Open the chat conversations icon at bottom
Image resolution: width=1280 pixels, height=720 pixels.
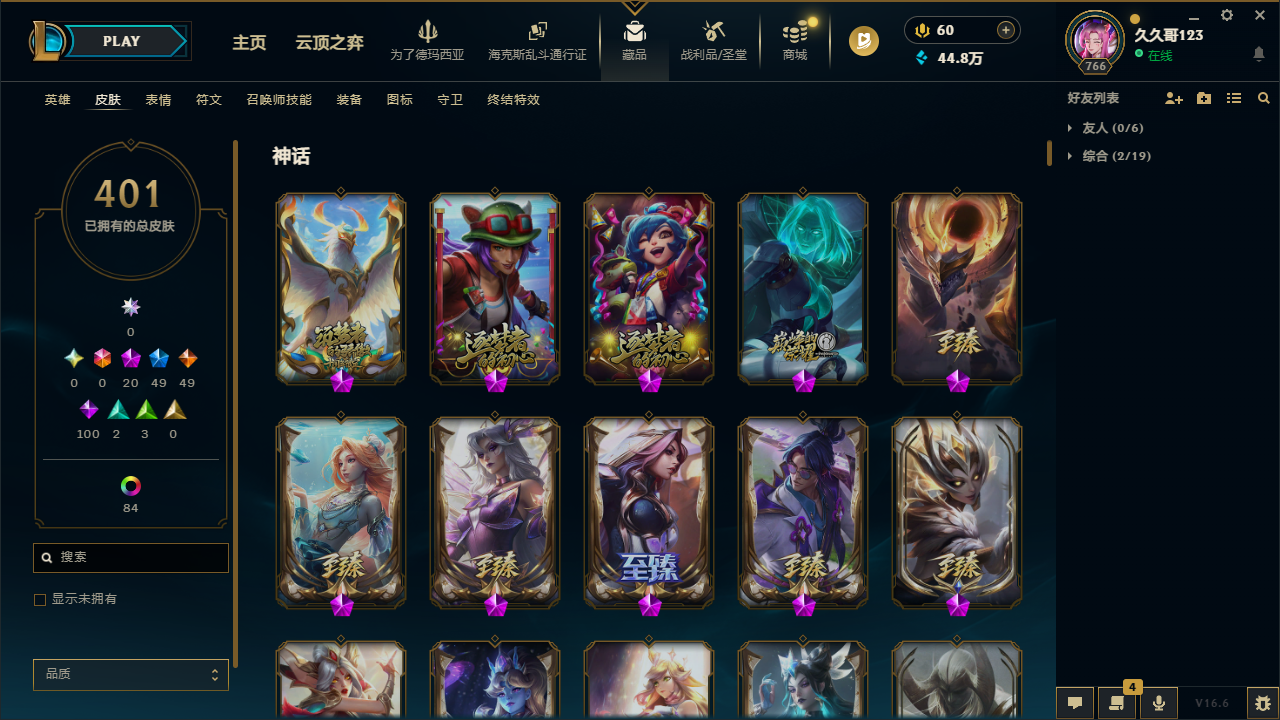click(x=1074, y=703)
